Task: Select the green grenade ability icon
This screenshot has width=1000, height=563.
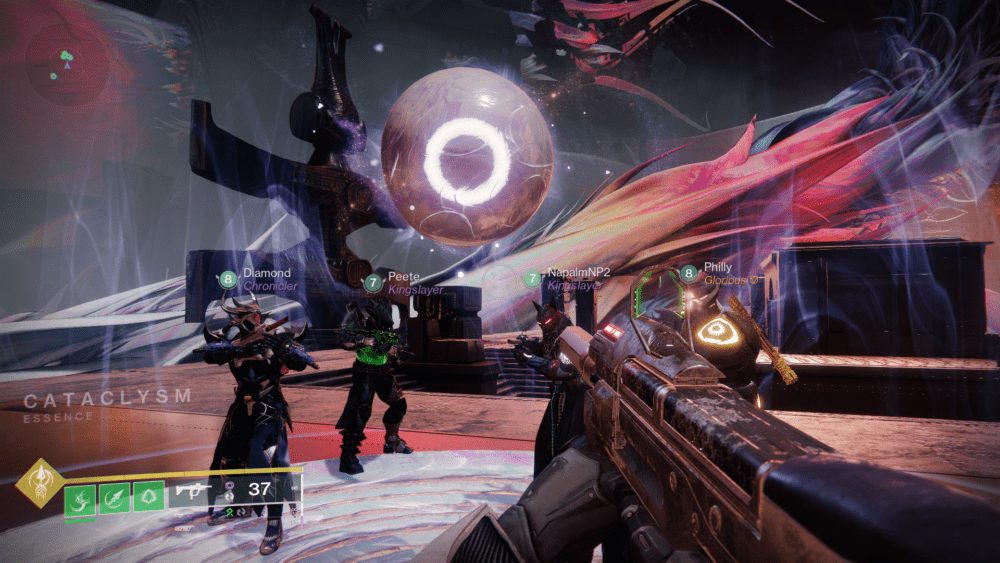Action: [80, 498]
